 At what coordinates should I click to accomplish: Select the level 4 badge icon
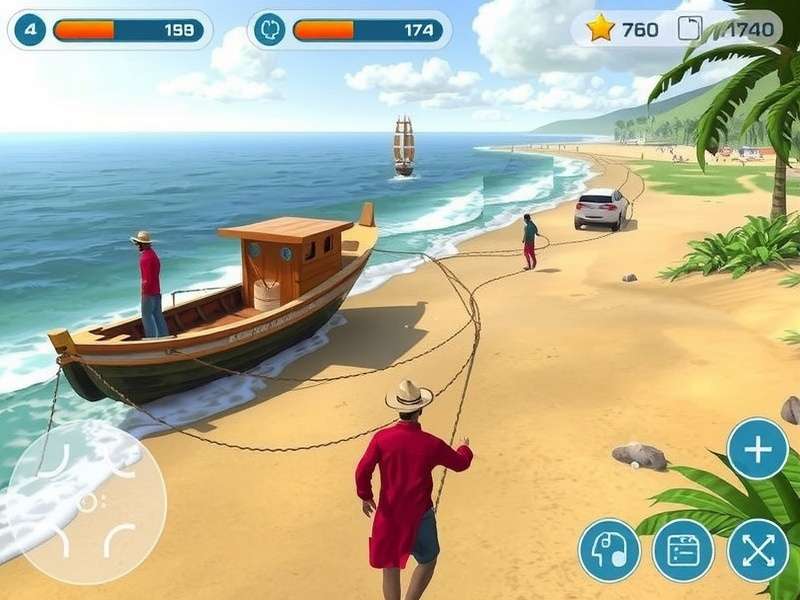(30, 30)
